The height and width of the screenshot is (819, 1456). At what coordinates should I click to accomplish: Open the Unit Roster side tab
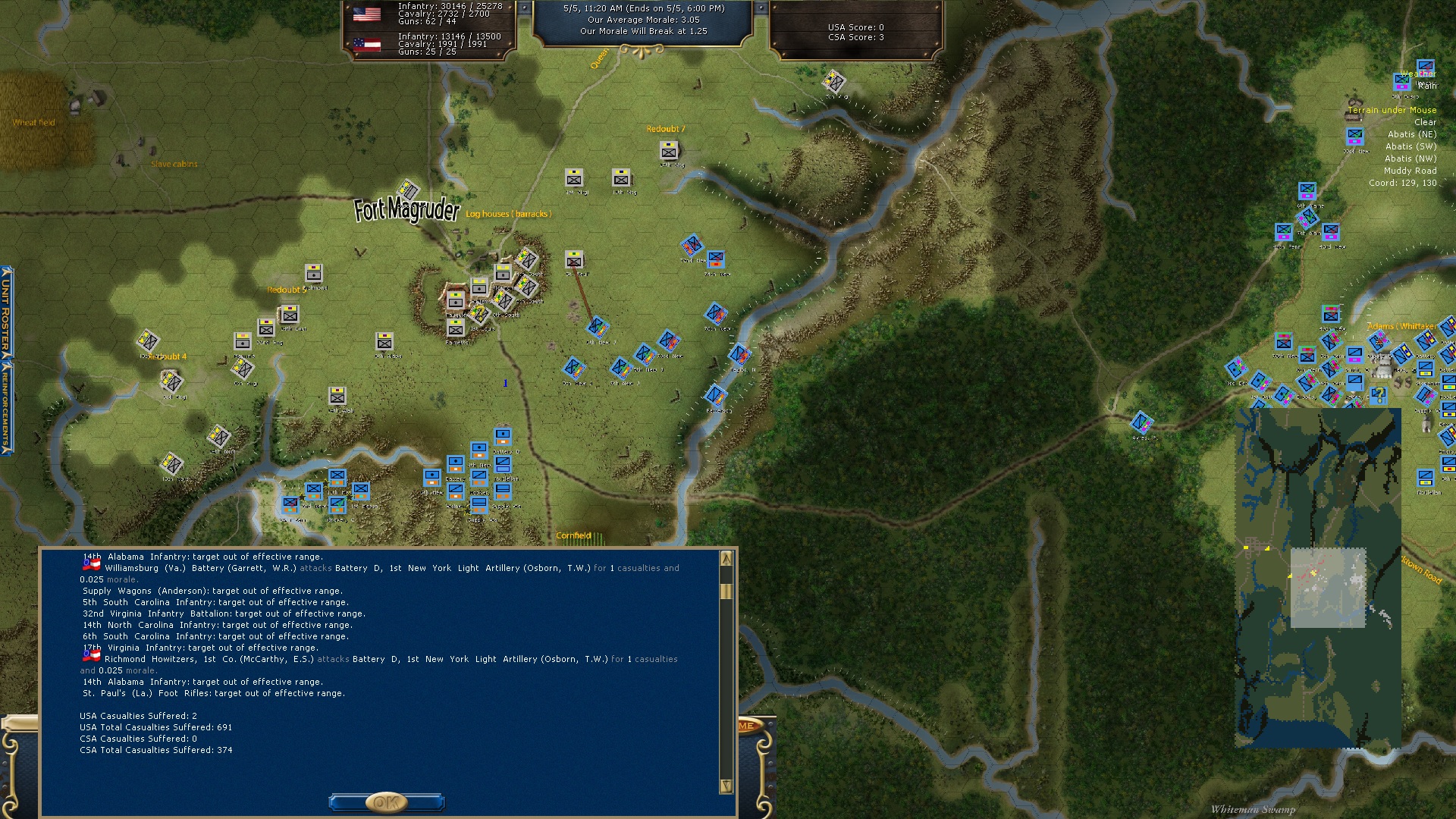click(x=6, y=312)
